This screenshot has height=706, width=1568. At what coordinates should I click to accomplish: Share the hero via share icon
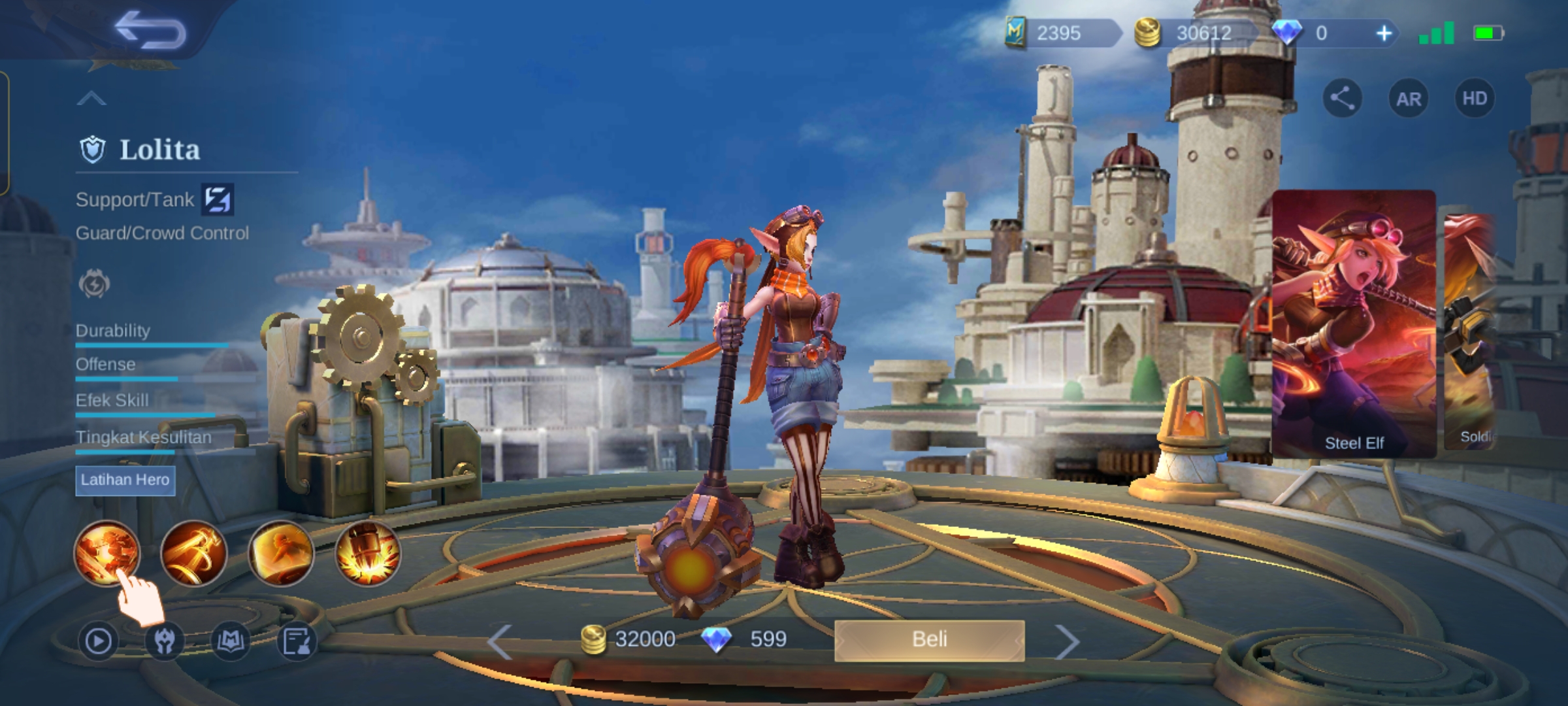click(1342, 99)
